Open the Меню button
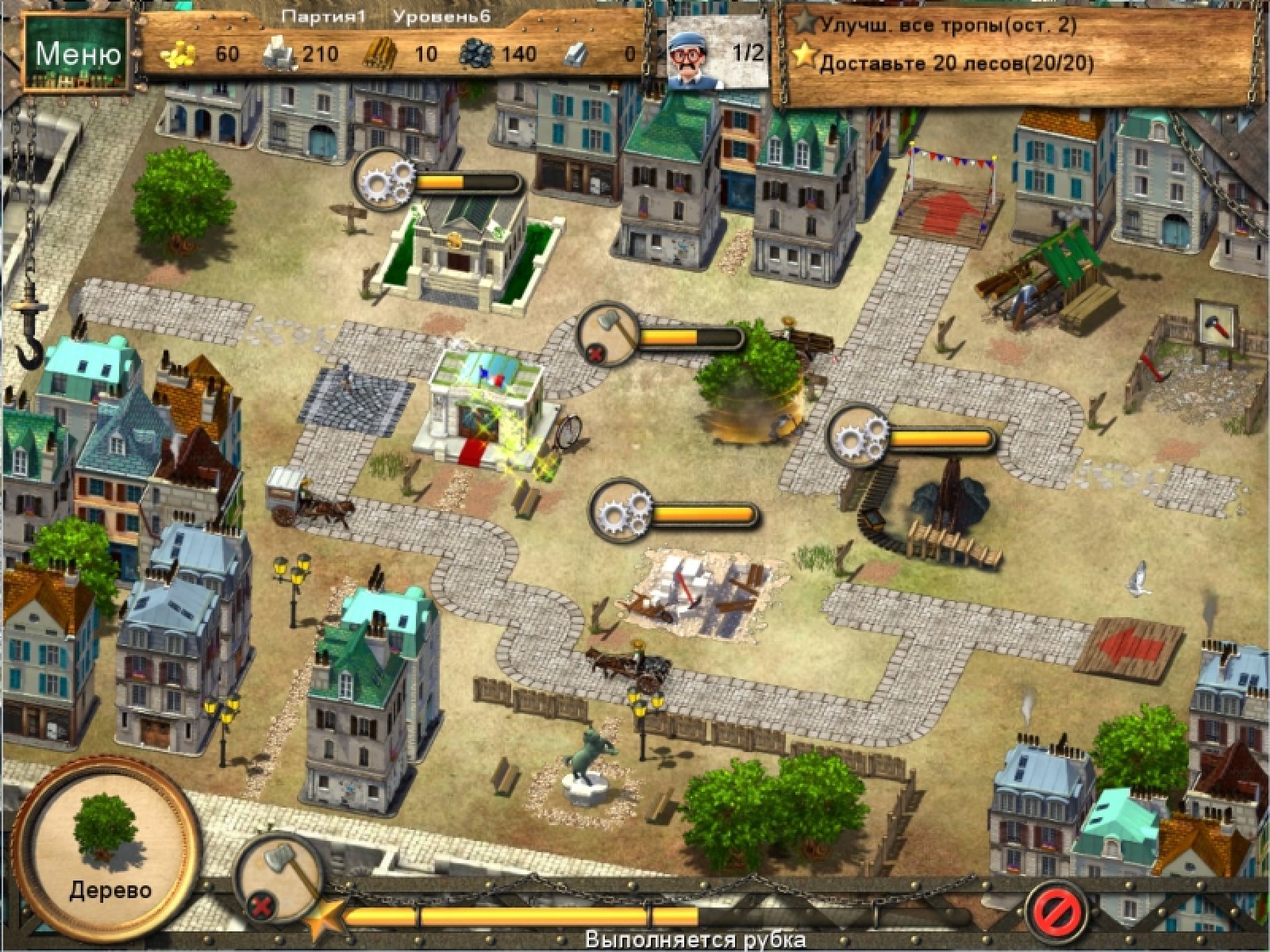The height and width of the screenshot is (952, 1270). coord(77,54)
